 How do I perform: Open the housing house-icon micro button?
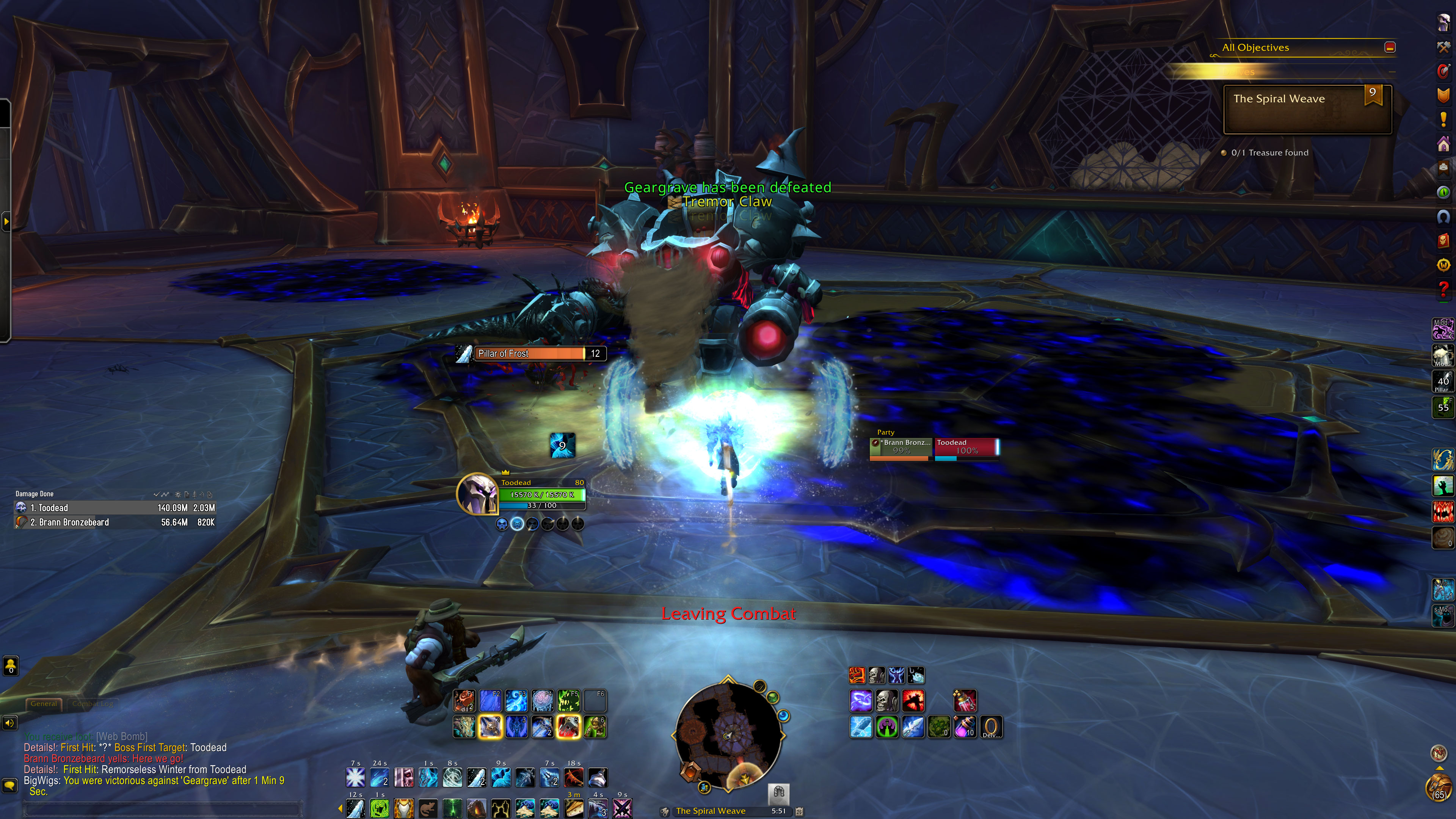pyautogui.click(x=1443, y=144)
